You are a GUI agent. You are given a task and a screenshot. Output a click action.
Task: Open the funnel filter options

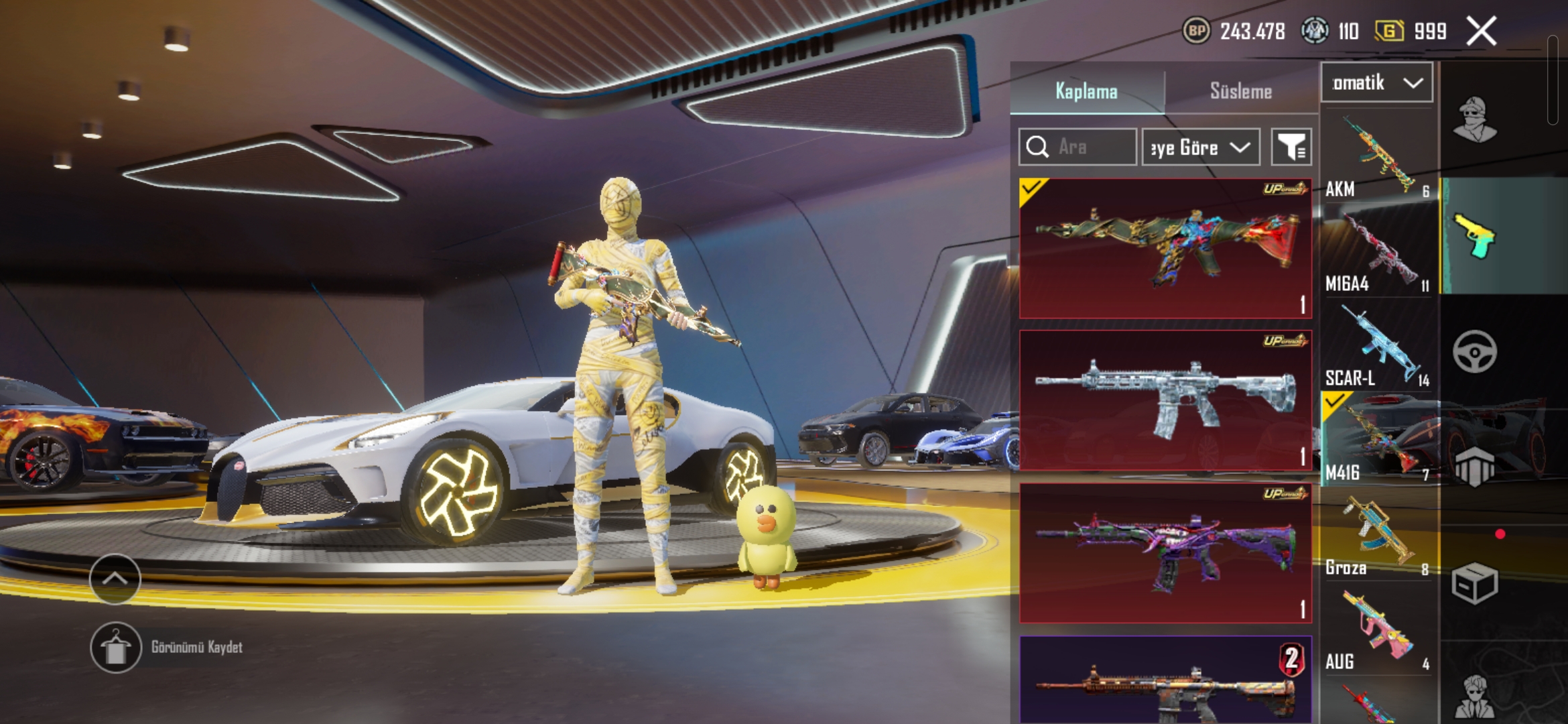point(1291,147)
